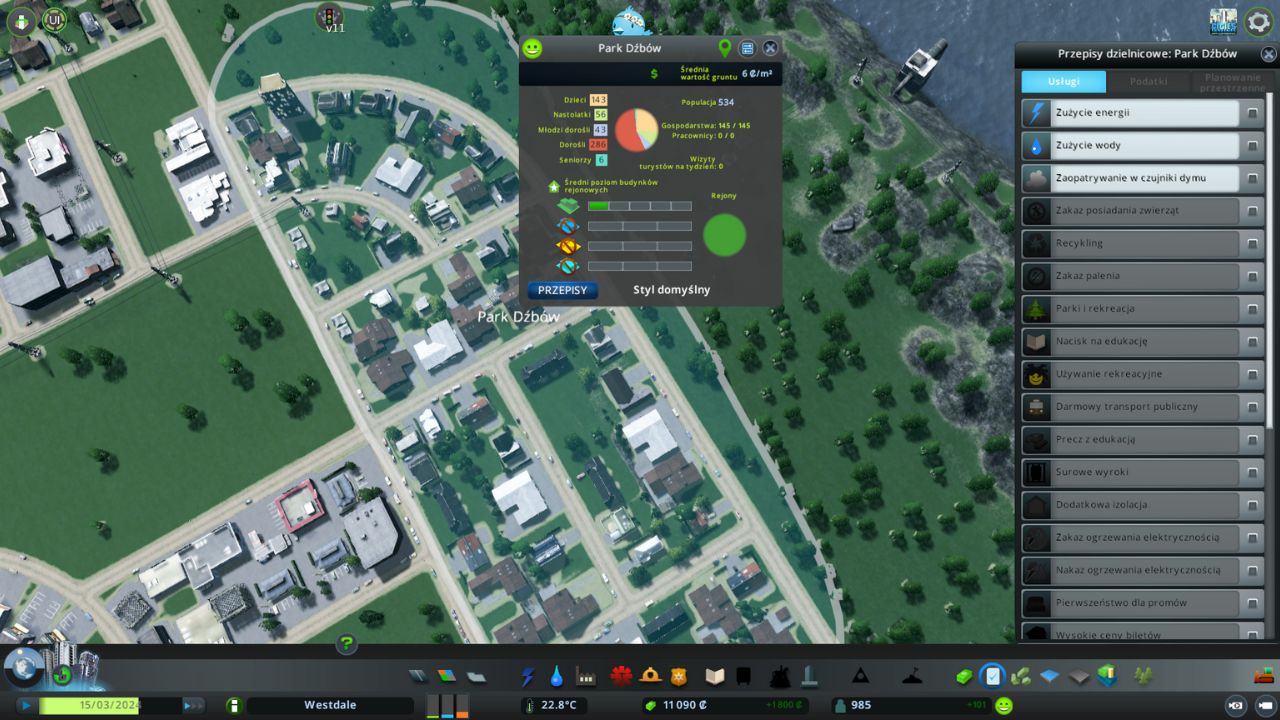Toggle the Darmowy transport publiczny checkbox
Screen dimensions: 1280x720
click(1251, 407)
